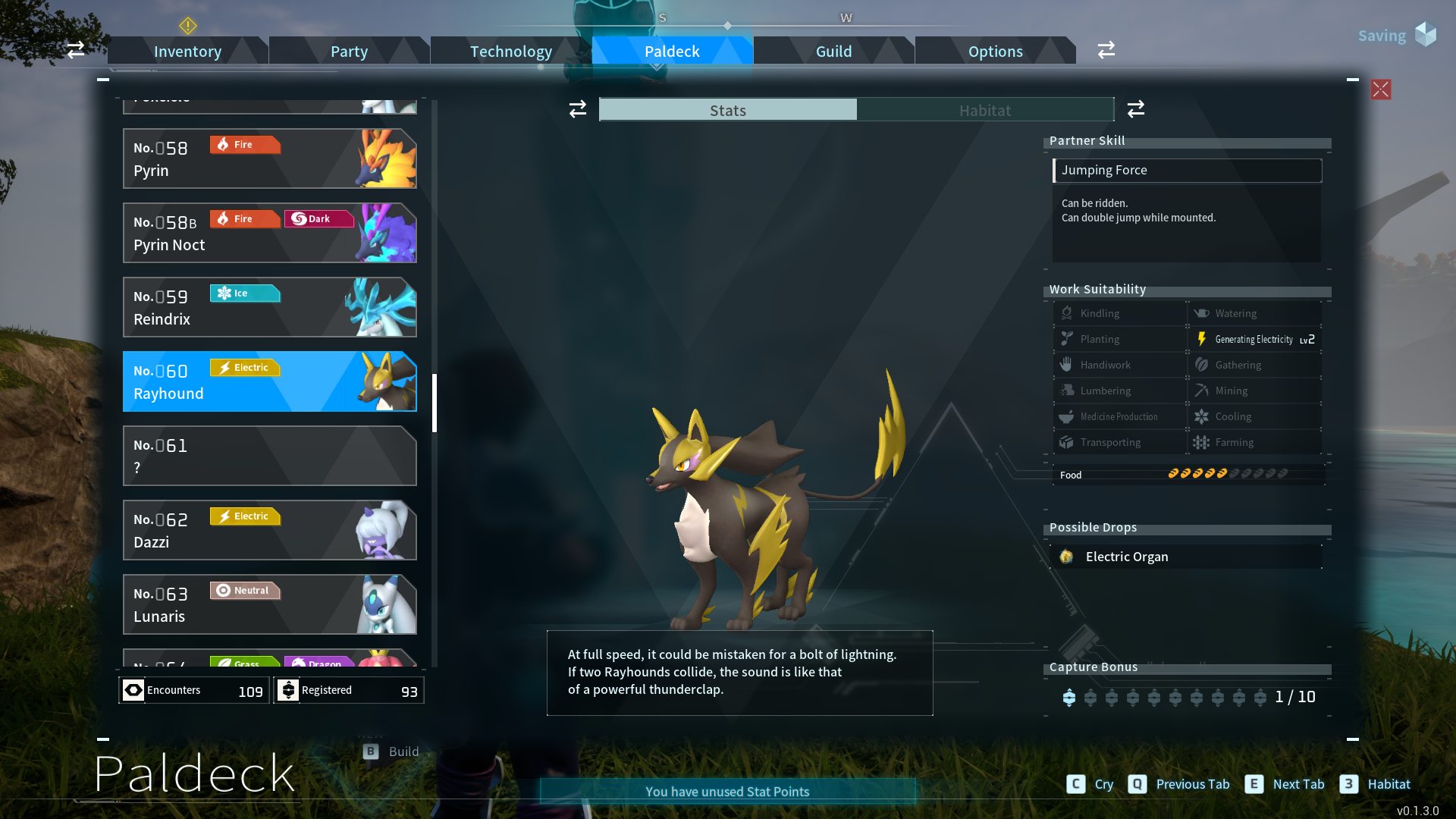Open the Dazzi Paldeck entry
This screenshot has width=1456, height=819.
click(x=269, y=530)
